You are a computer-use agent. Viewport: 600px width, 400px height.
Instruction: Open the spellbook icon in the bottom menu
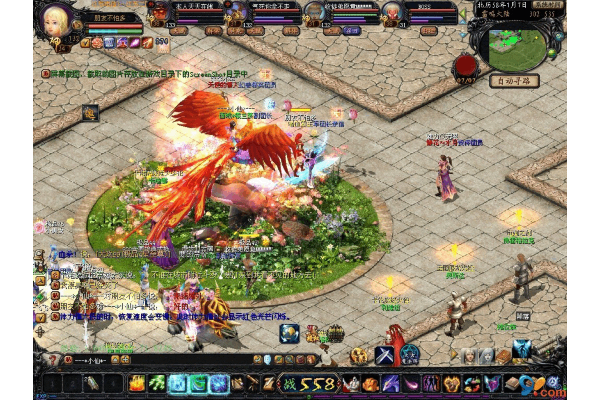pyautogui.click(x=513, y=384)
